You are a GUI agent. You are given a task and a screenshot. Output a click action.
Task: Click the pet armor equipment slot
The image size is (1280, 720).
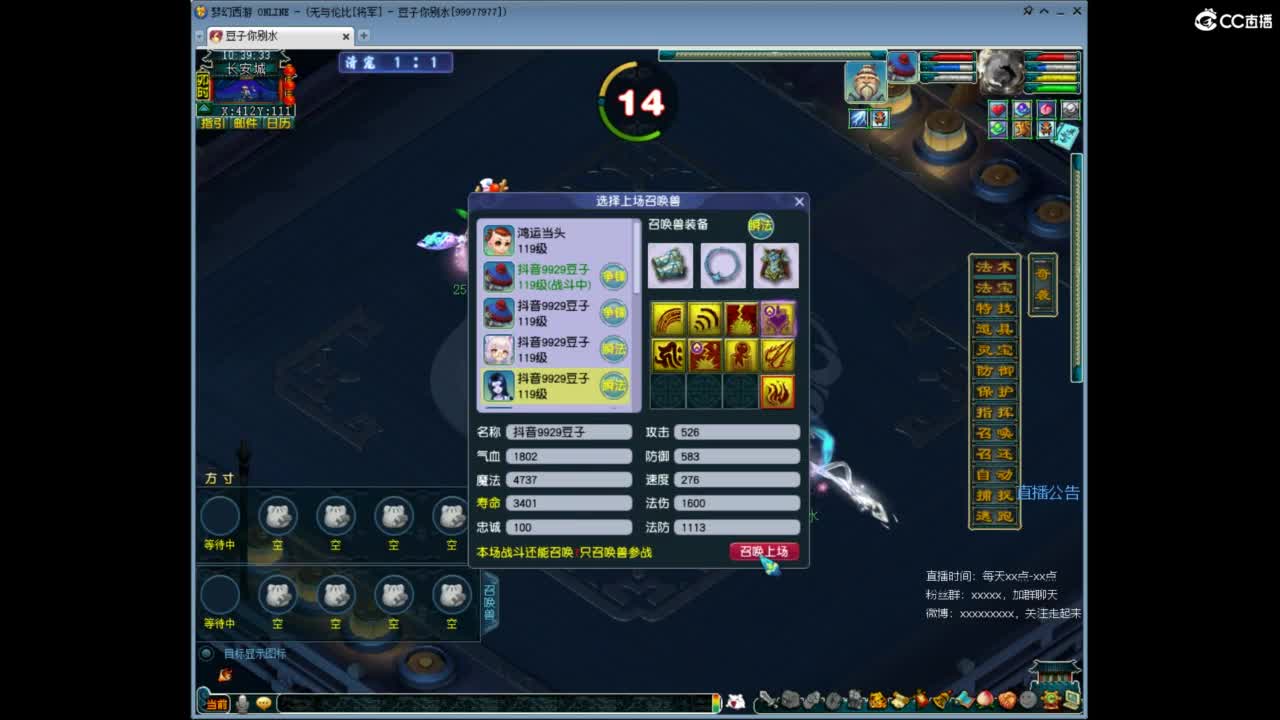click(x=775, y=267)
